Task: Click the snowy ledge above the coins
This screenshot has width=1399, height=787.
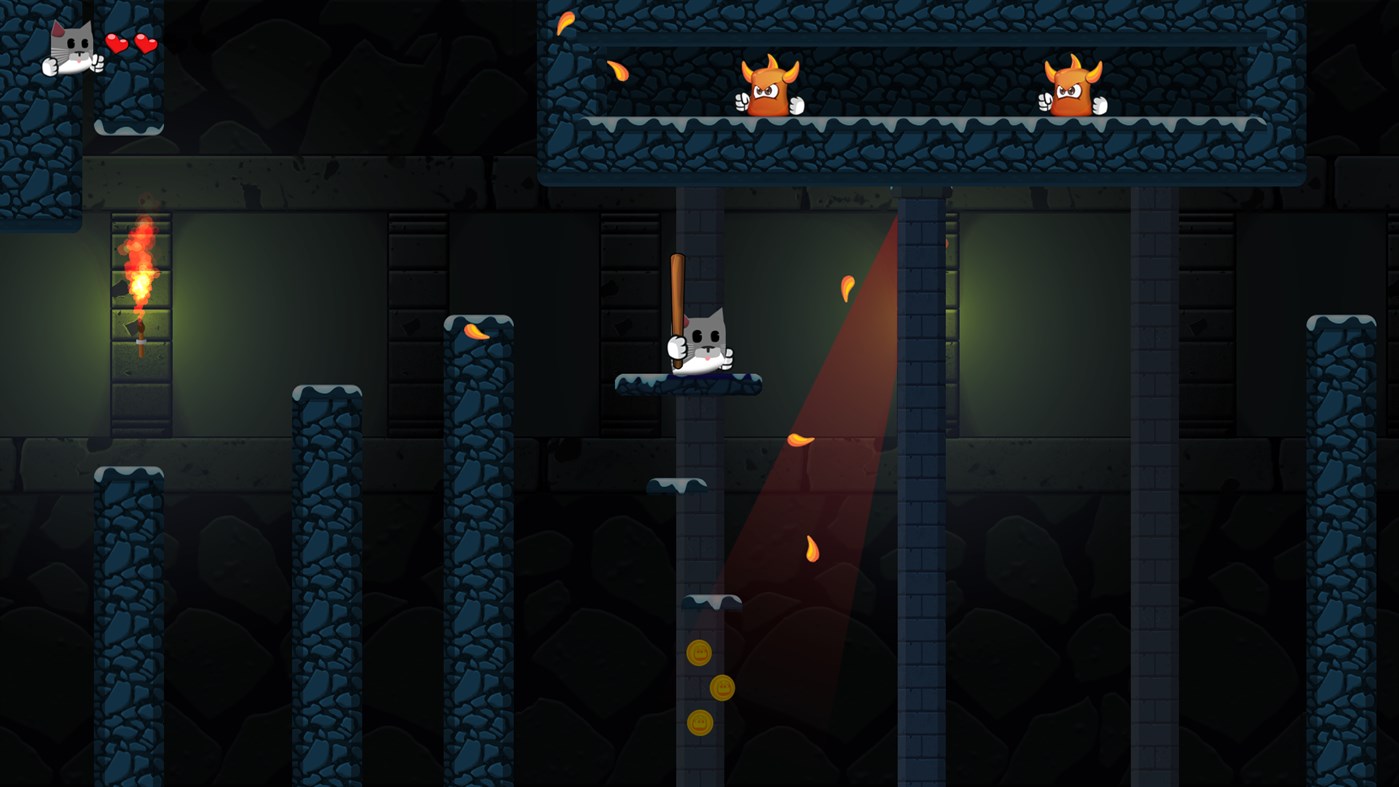Action: [710, 600]
